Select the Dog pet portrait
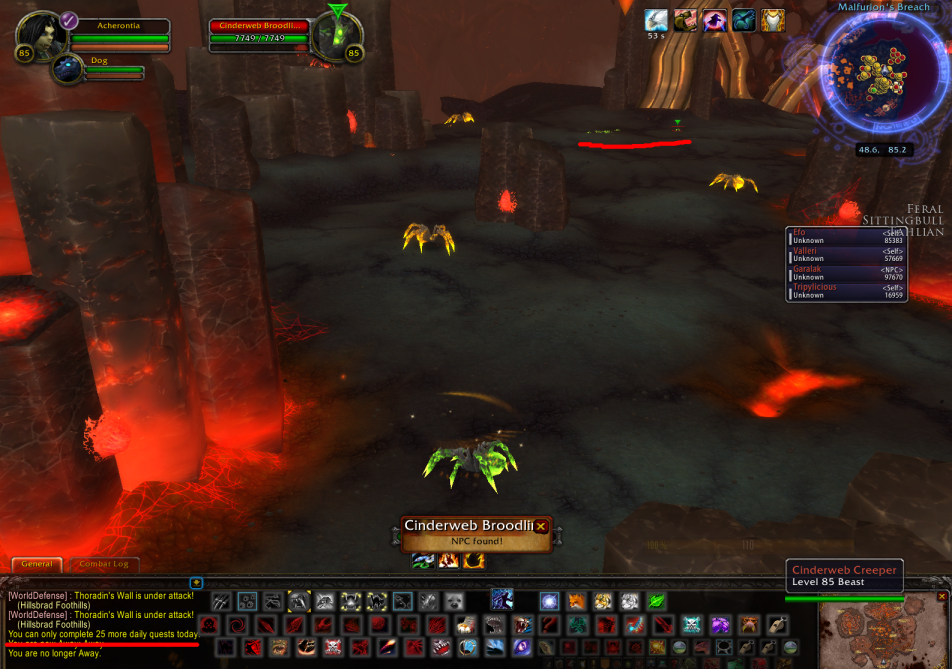952x669 pixels. click(x=68, y=70)
